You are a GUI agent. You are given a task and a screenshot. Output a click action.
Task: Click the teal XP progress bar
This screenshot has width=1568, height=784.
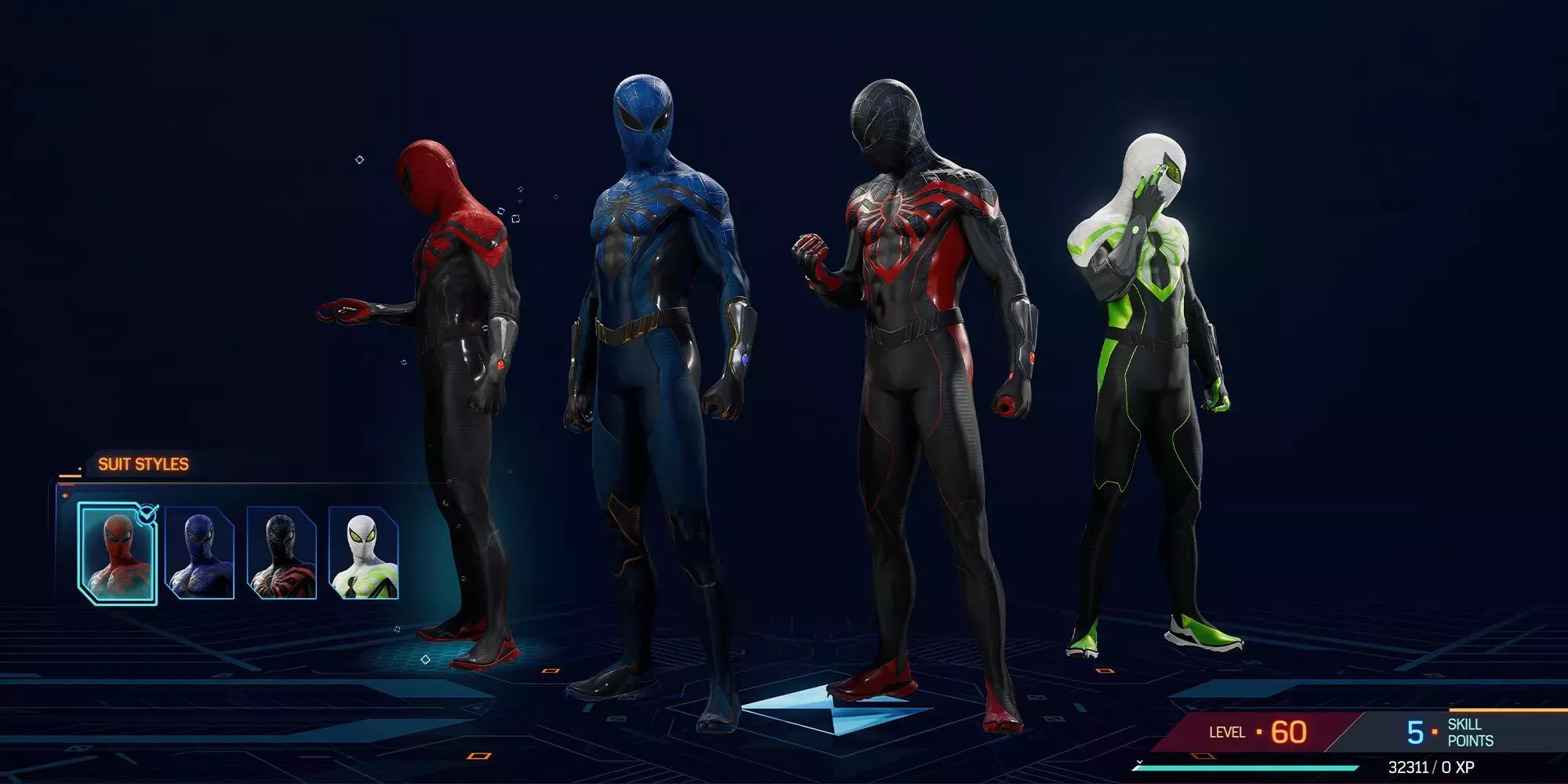tap(1246, 768)
